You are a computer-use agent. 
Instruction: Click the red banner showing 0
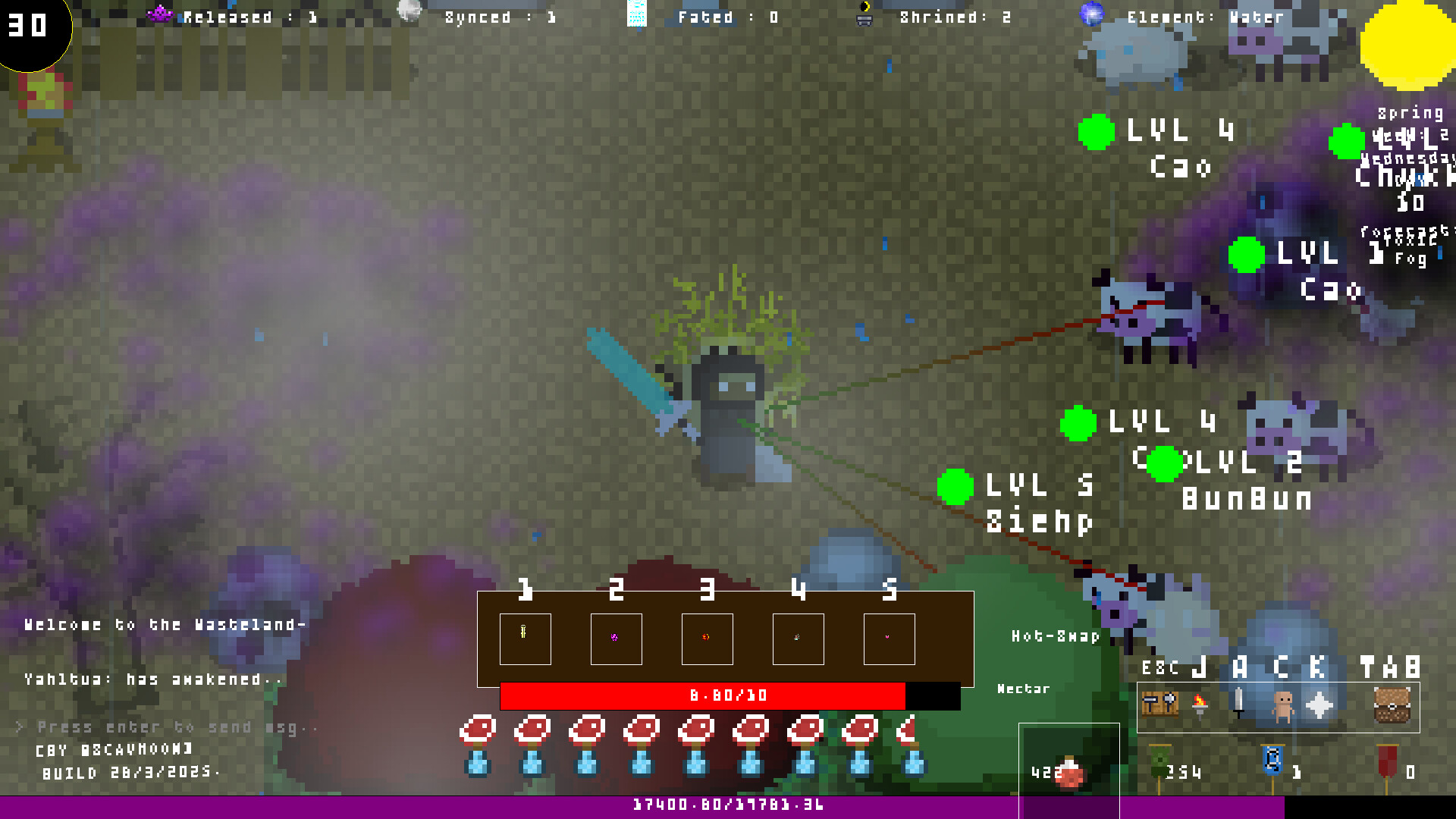1387,761
